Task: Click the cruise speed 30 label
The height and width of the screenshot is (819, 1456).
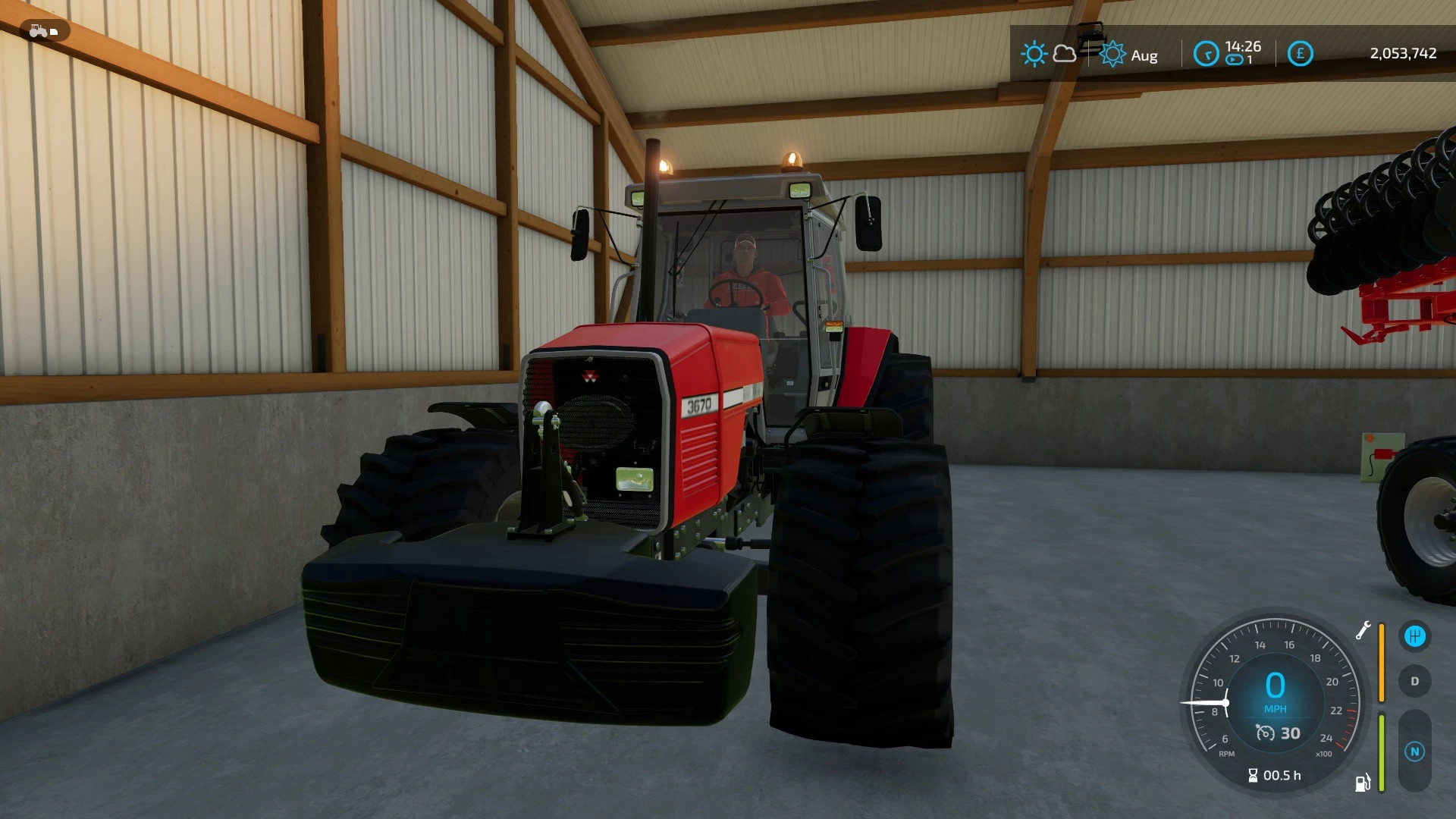Action: click(x=1291, y=733)
